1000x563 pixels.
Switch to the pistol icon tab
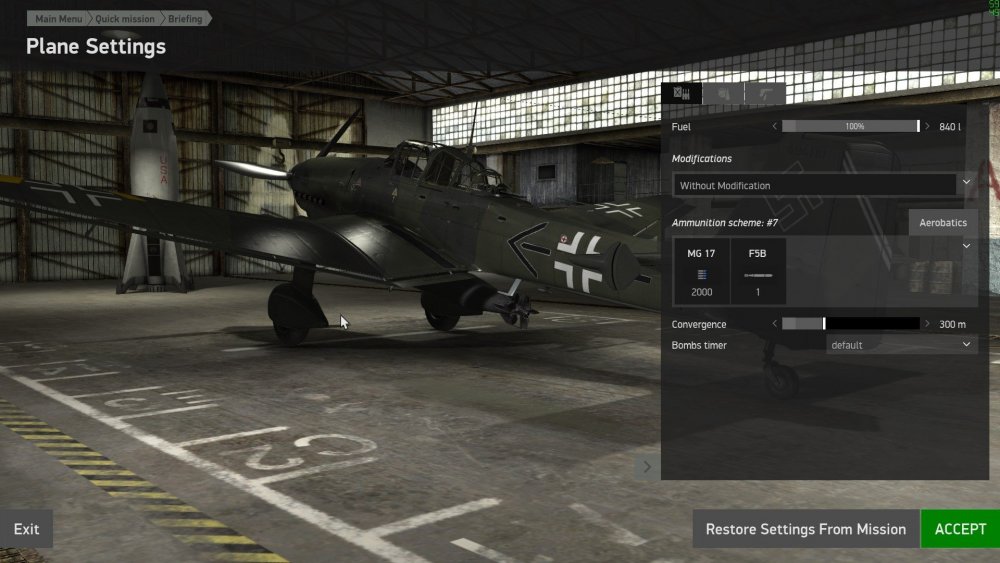pyautogui.click(x=764, y=94)
